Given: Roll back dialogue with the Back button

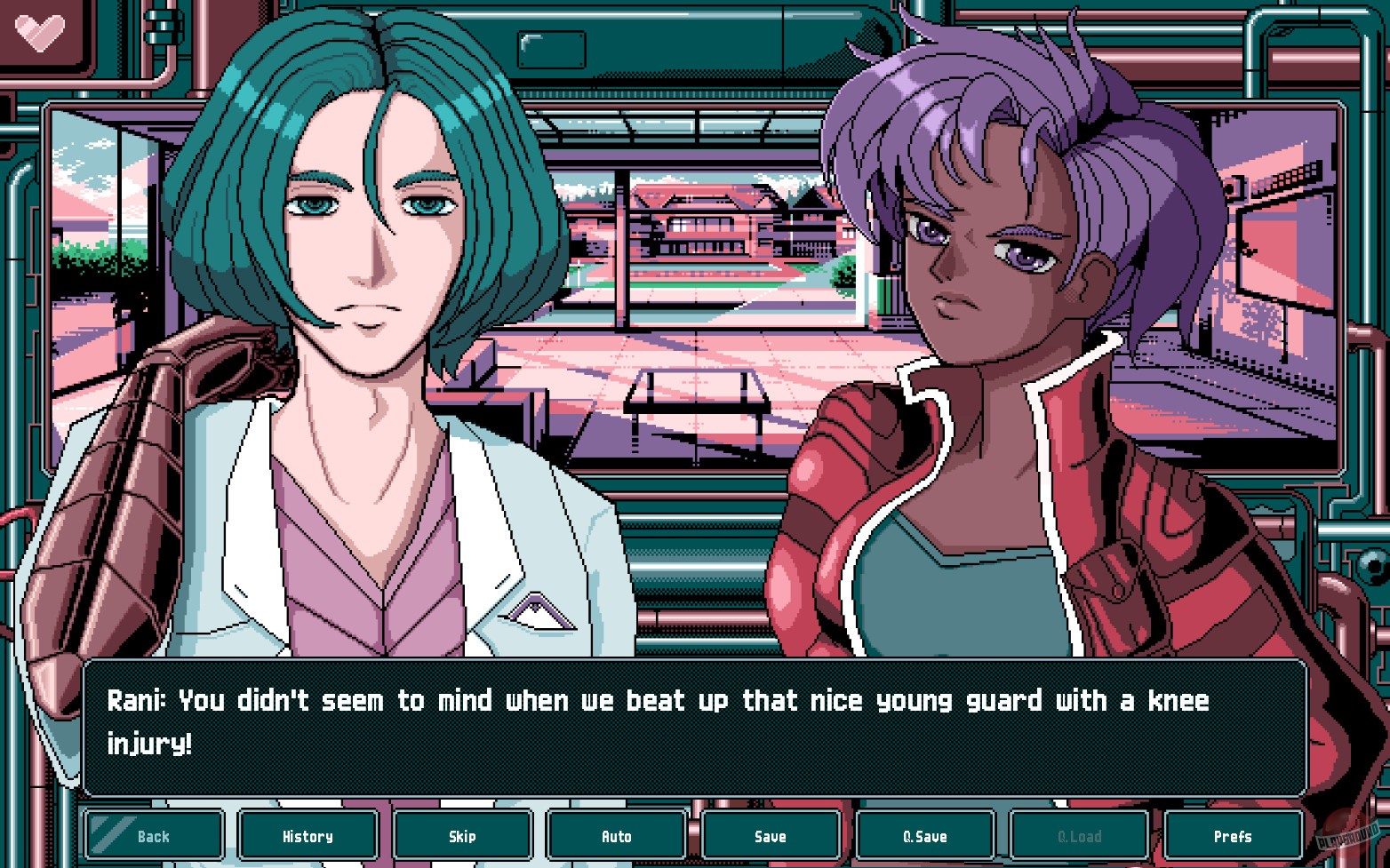Looking at the screenshot, I should point(153,835).
